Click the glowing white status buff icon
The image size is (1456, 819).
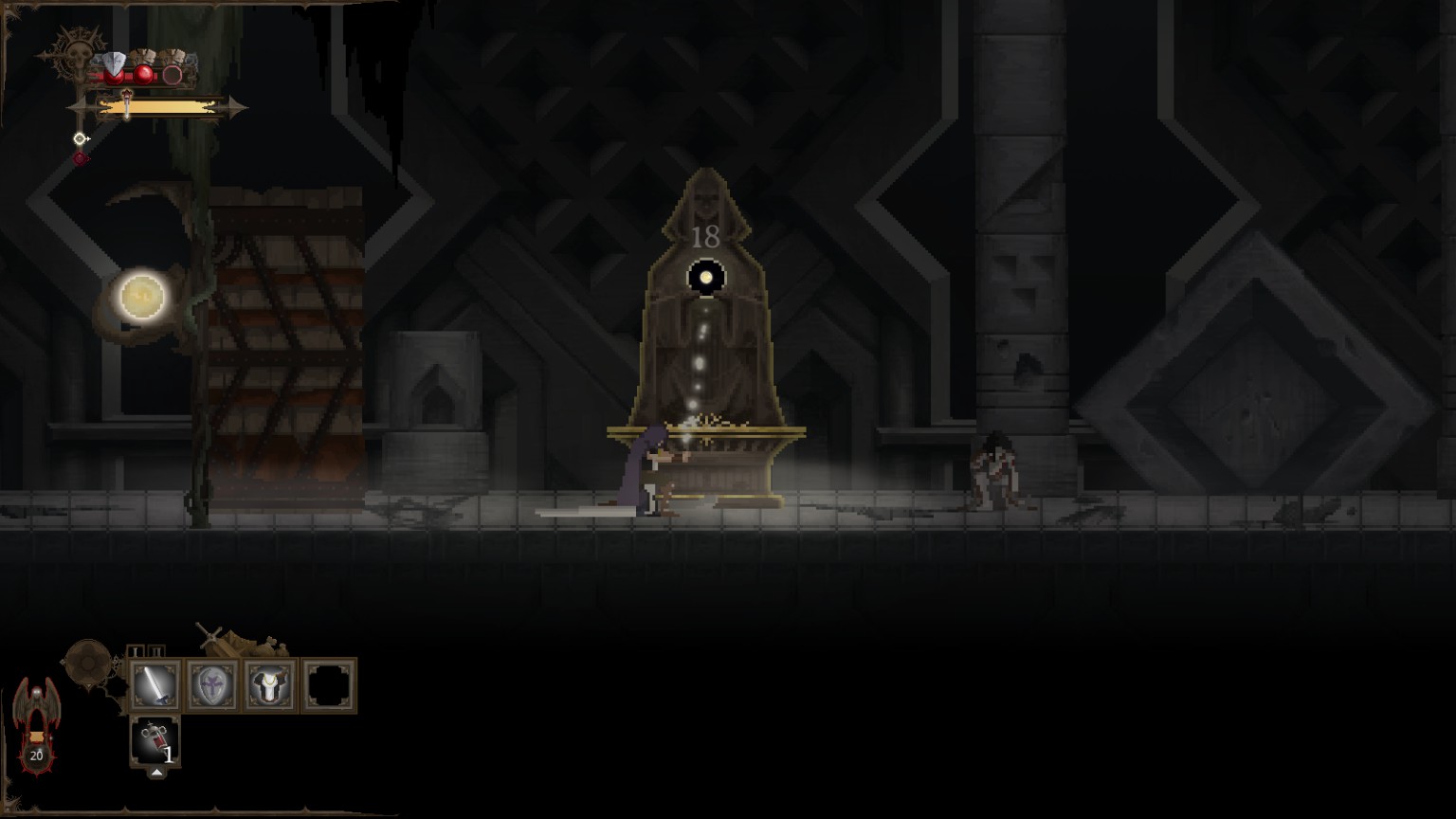point(82,139)
